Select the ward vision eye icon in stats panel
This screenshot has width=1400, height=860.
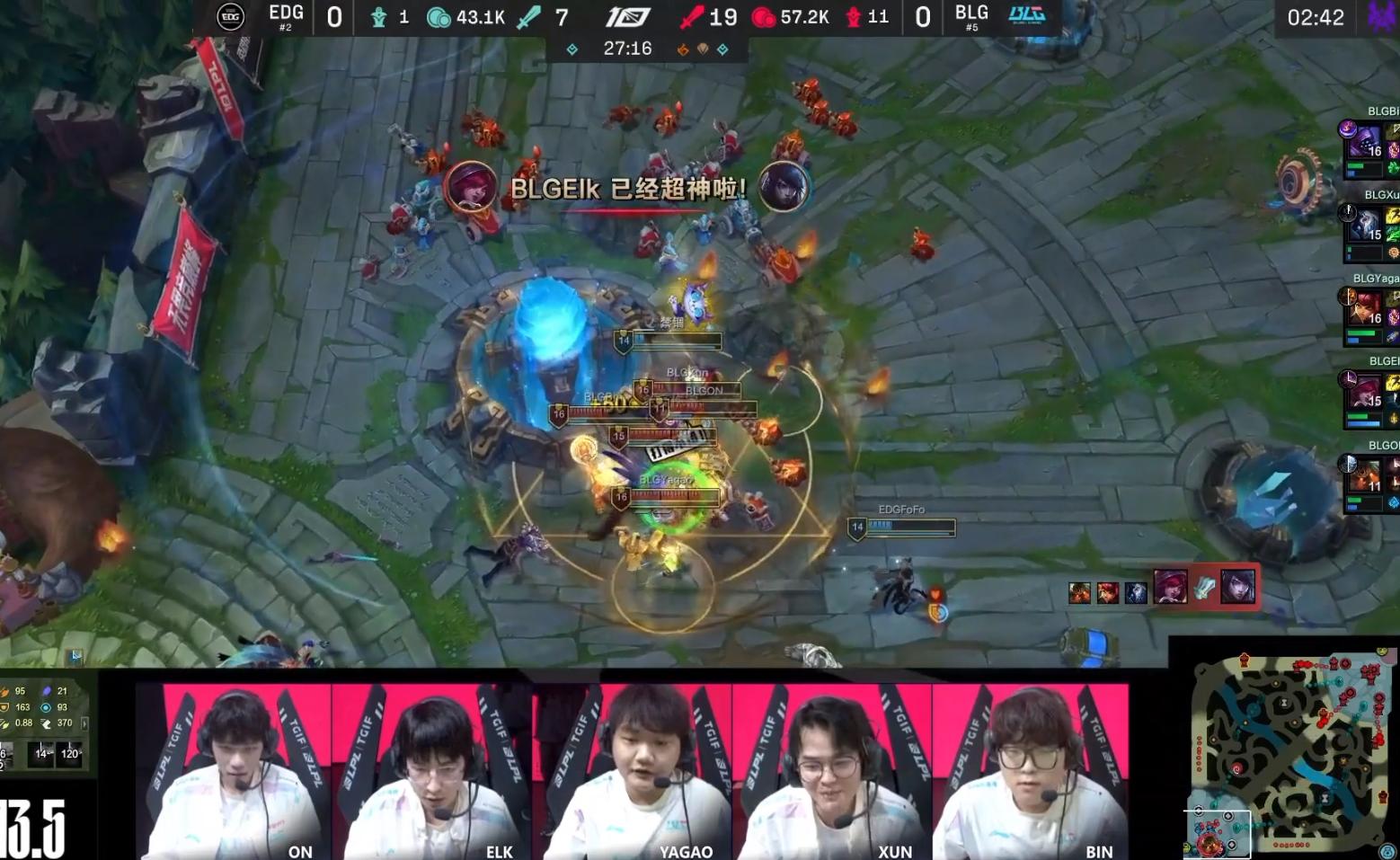[46, 707]
